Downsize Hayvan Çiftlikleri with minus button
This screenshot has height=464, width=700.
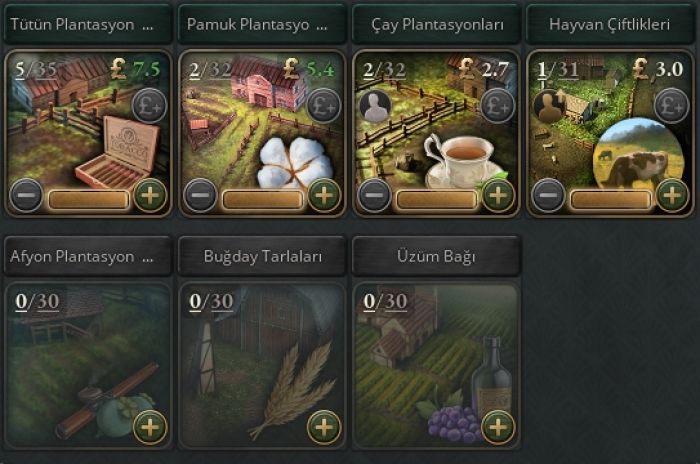click(x=547, y=194)
